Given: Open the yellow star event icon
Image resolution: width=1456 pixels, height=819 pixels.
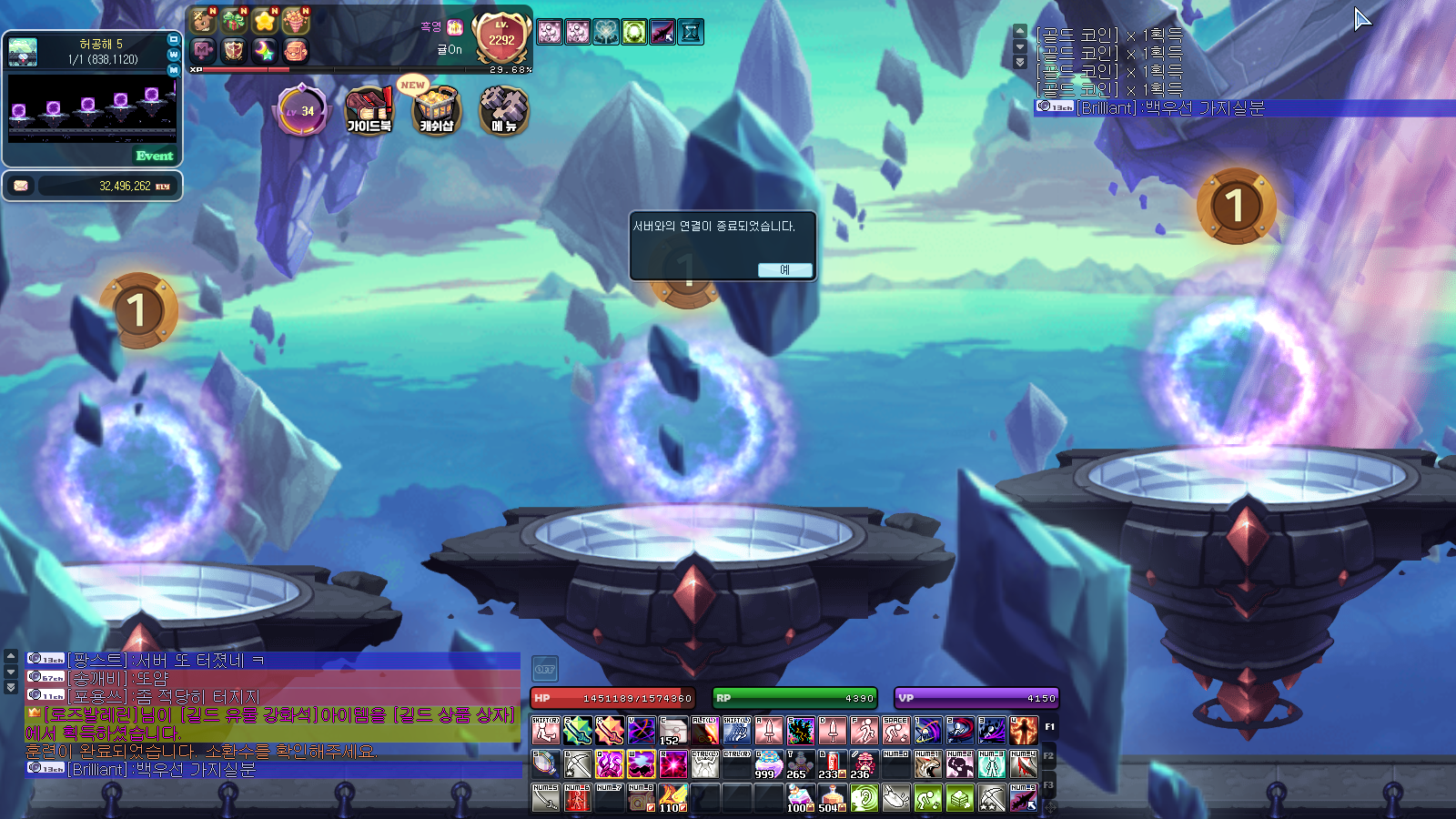Looking at the screenshot, I should (265, 21).
